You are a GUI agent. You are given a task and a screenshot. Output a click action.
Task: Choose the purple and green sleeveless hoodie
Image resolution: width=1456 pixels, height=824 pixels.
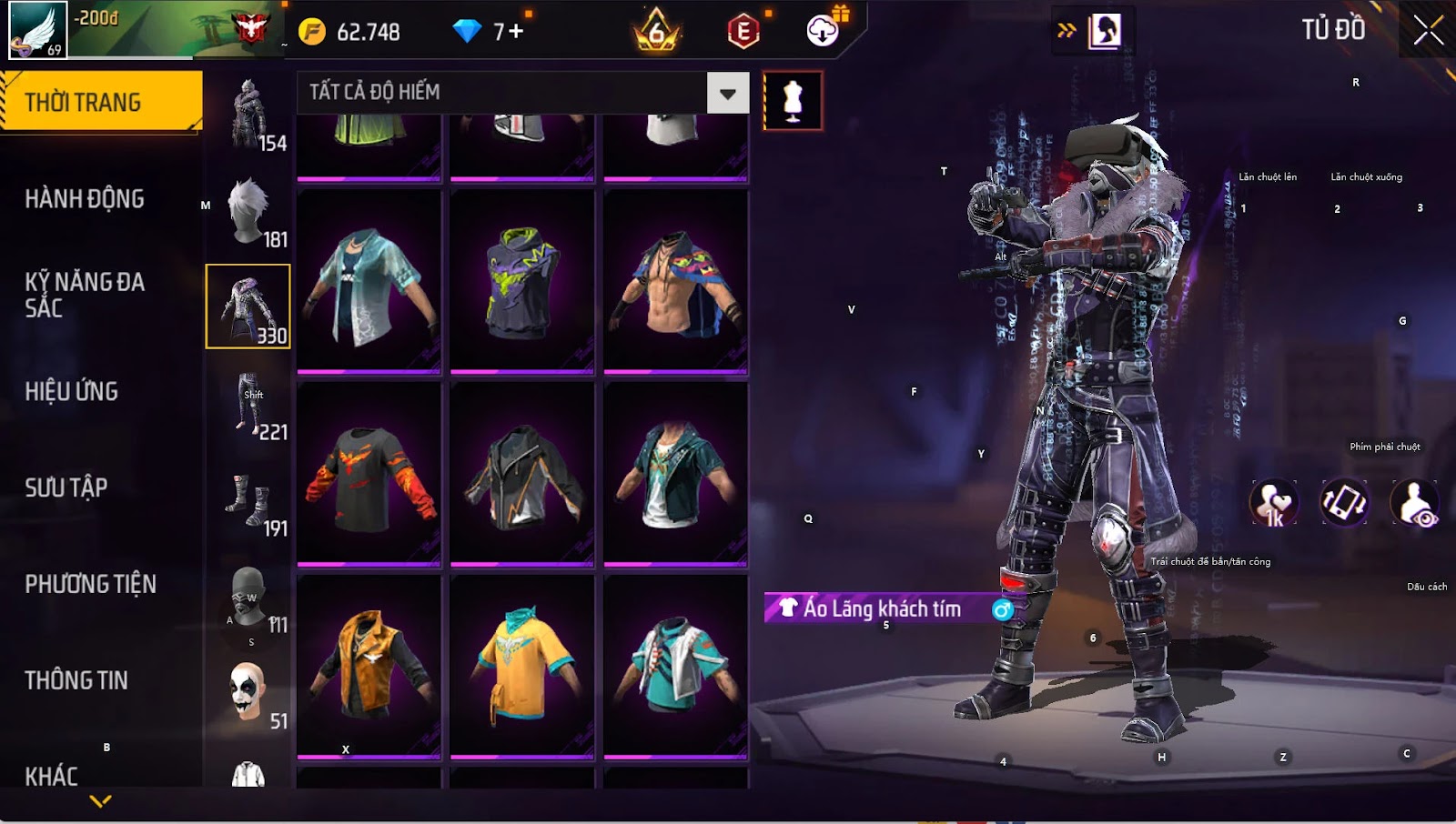(522, 281)
